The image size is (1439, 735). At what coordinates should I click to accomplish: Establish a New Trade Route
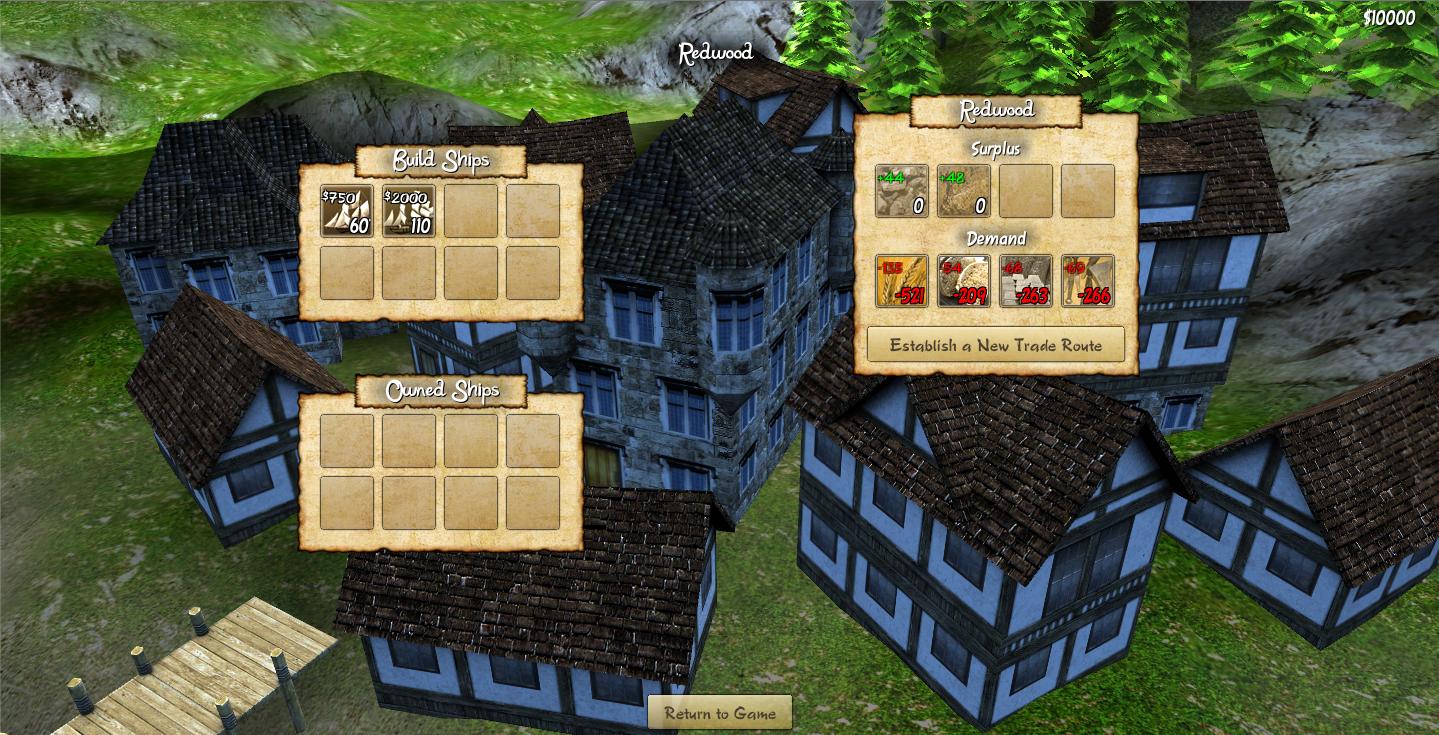click(x=995, y=345)
